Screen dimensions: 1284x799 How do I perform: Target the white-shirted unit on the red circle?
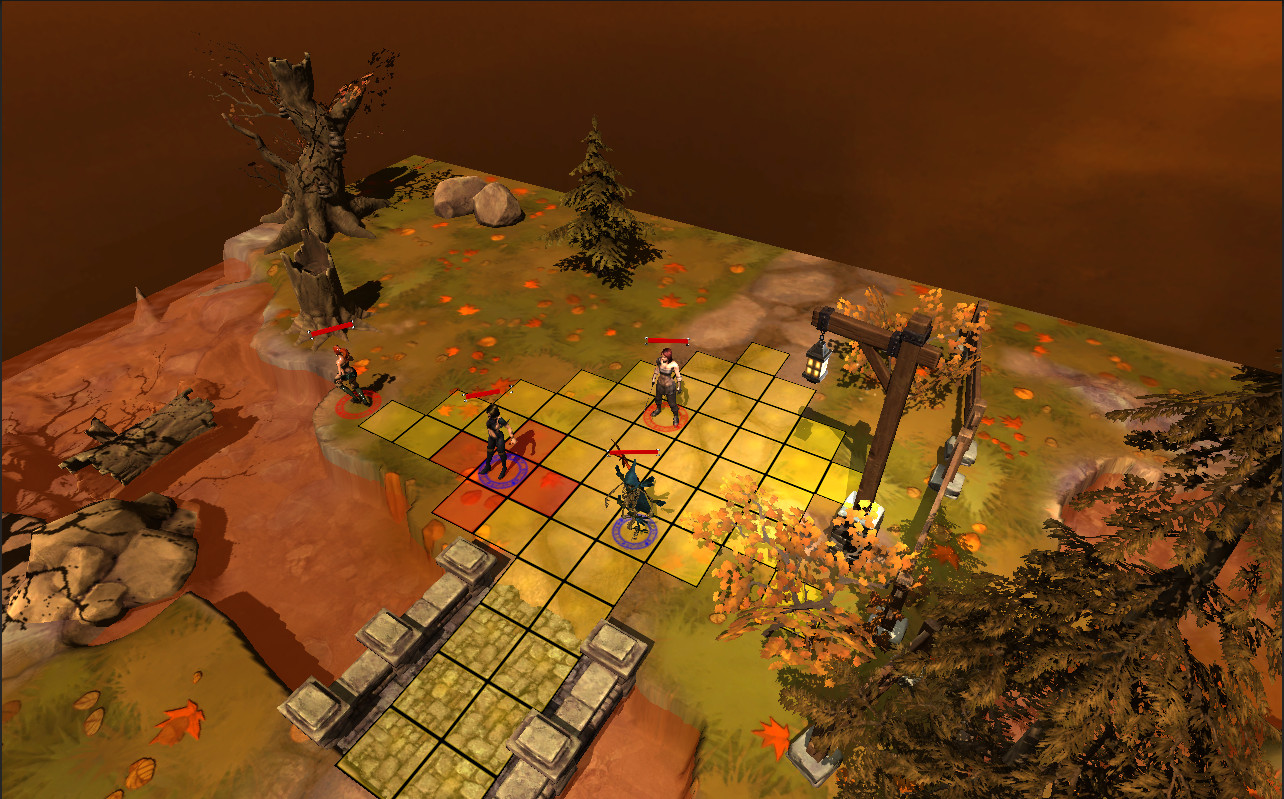(x=665, y=384)
